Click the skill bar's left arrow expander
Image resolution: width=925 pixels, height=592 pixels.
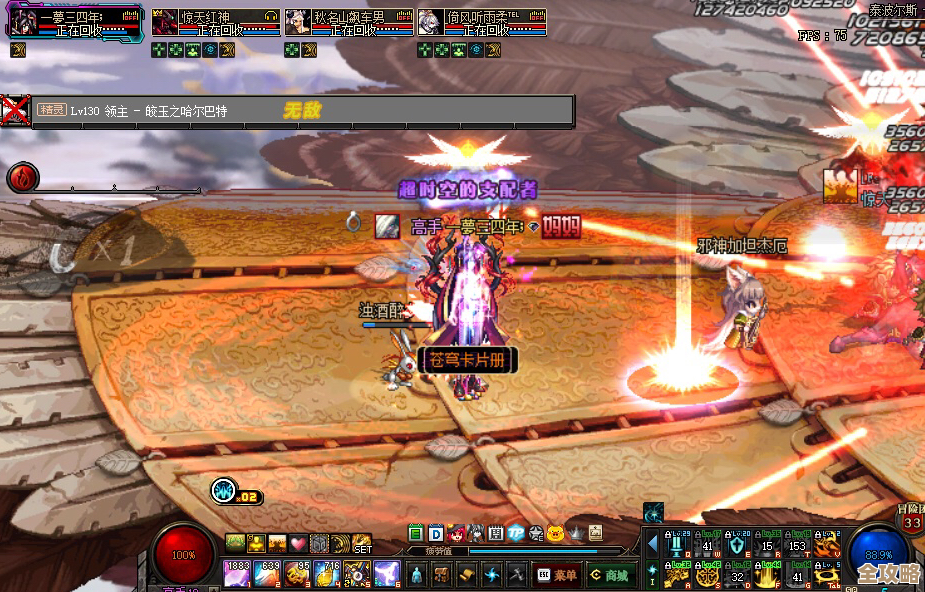tap(652, 545)
